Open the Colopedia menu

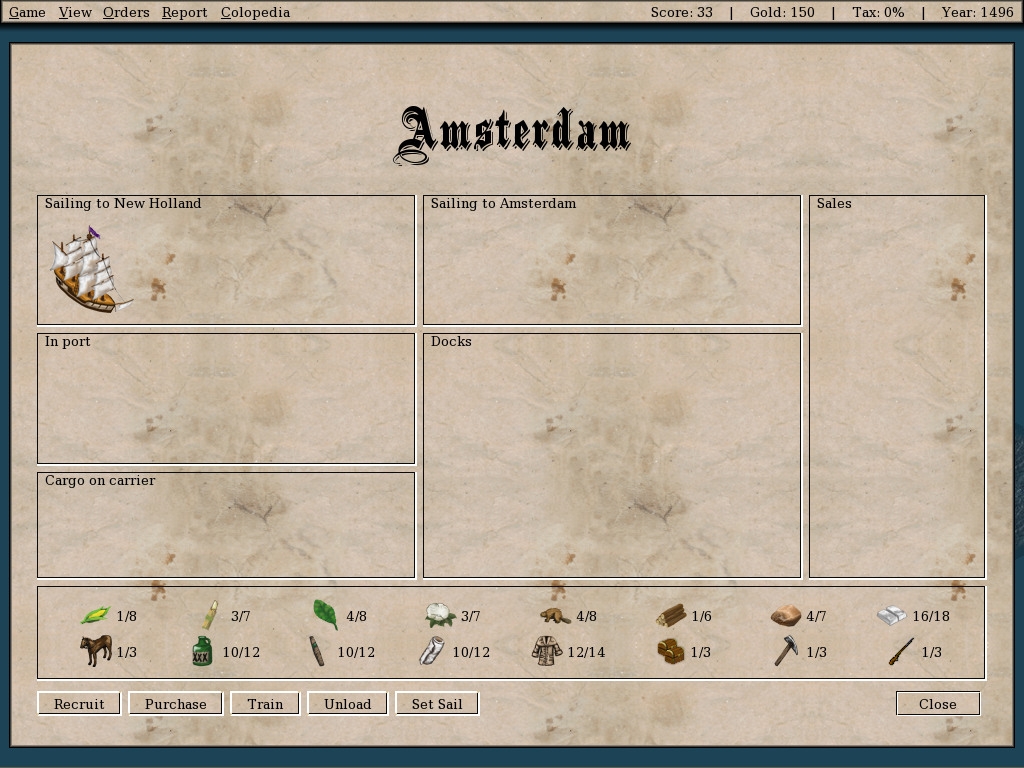point(255,12)
